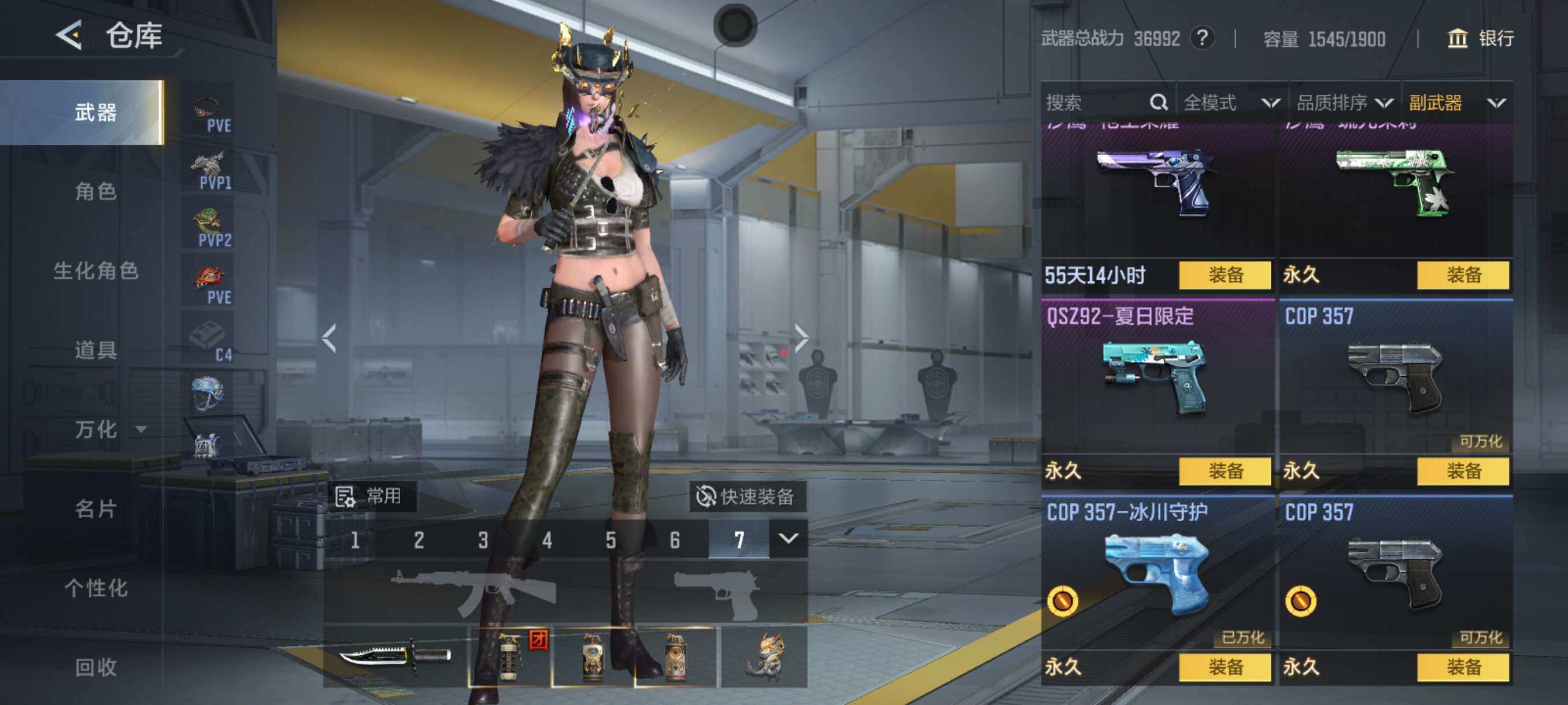Switch to the 个性化 category

[95, 588]
